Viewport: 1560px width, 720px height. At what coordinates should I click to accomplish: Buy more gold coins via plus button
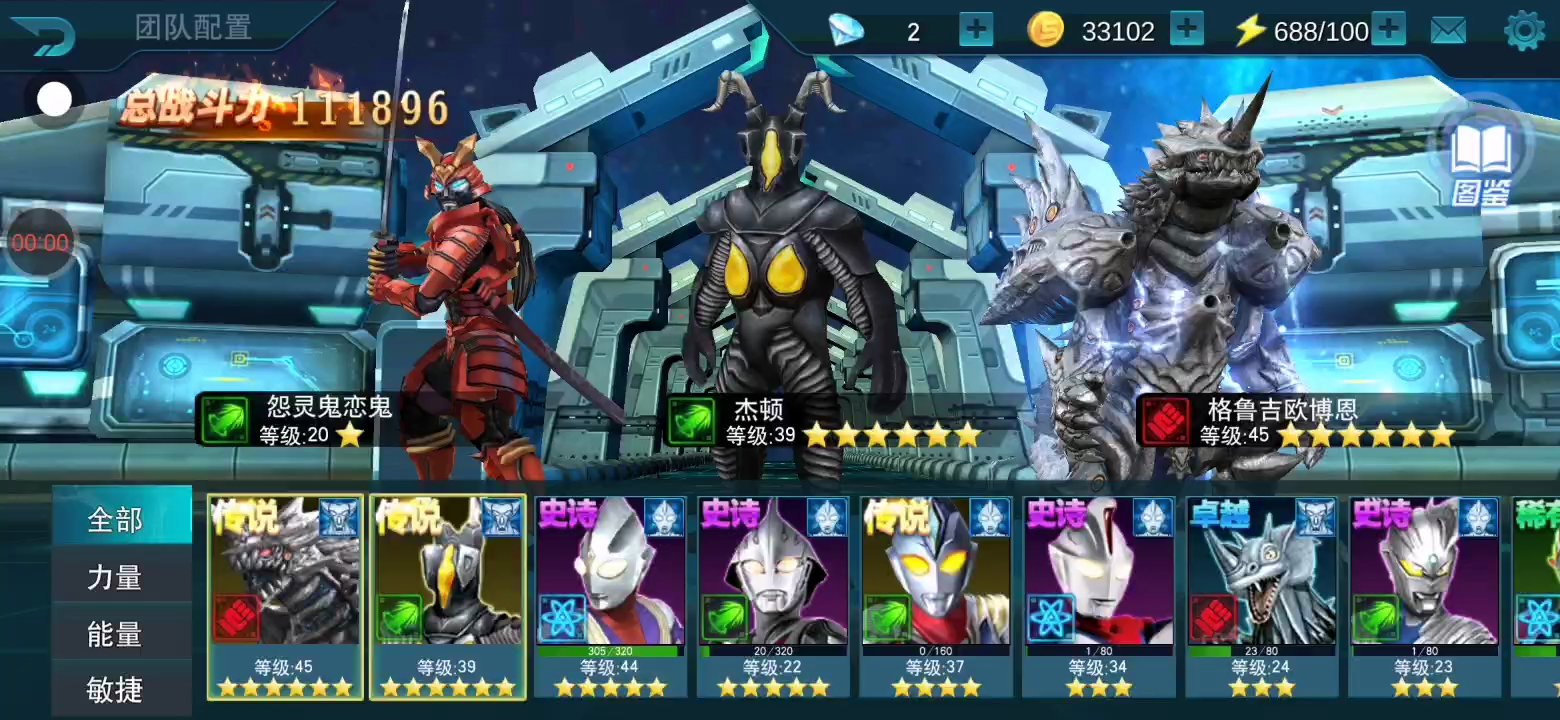coord(1186,30)
